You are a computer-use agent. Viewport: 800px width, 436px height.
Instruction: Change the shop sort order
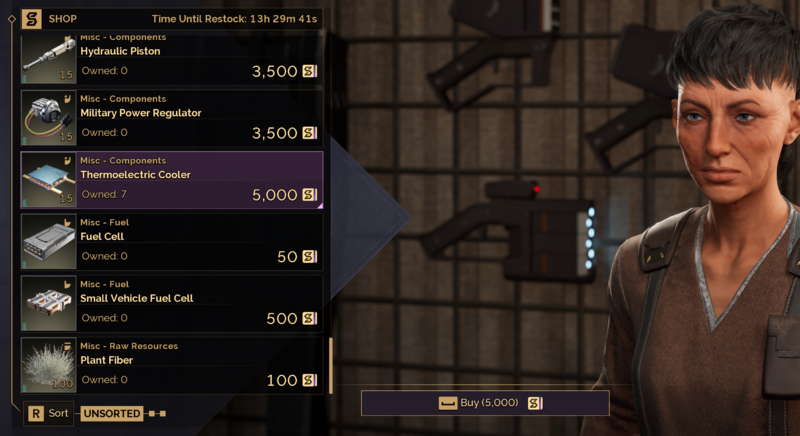tap(49, 413)
